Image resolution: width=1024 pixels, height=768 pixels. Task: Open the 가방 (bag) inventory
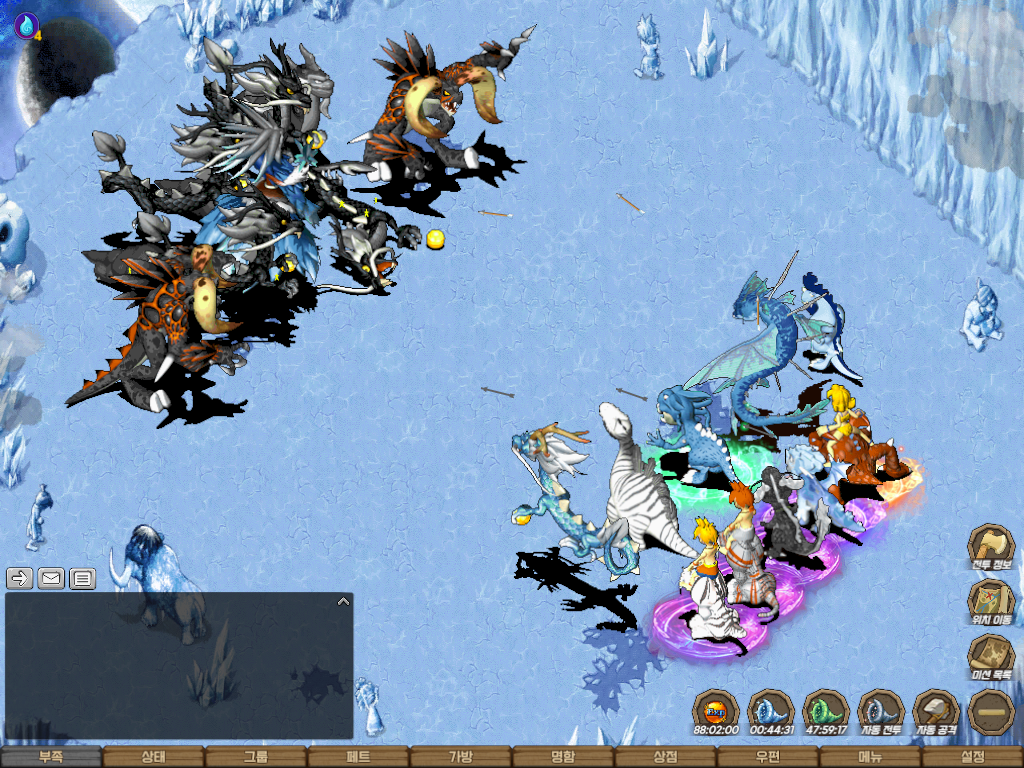460,757
